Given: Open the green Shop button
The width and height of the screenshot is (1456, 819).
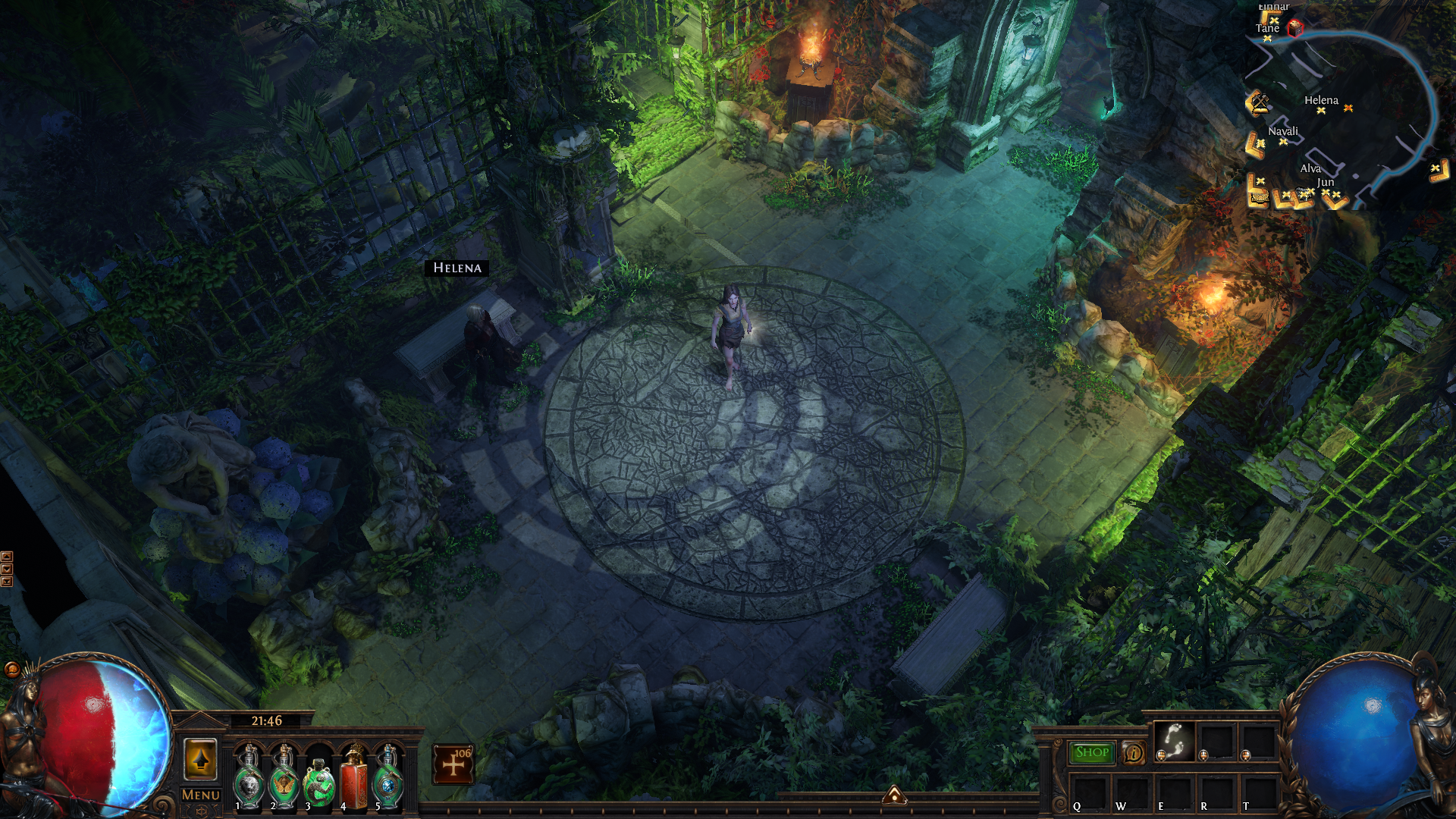Looking at the screenshot, I should click(1092, 752).
